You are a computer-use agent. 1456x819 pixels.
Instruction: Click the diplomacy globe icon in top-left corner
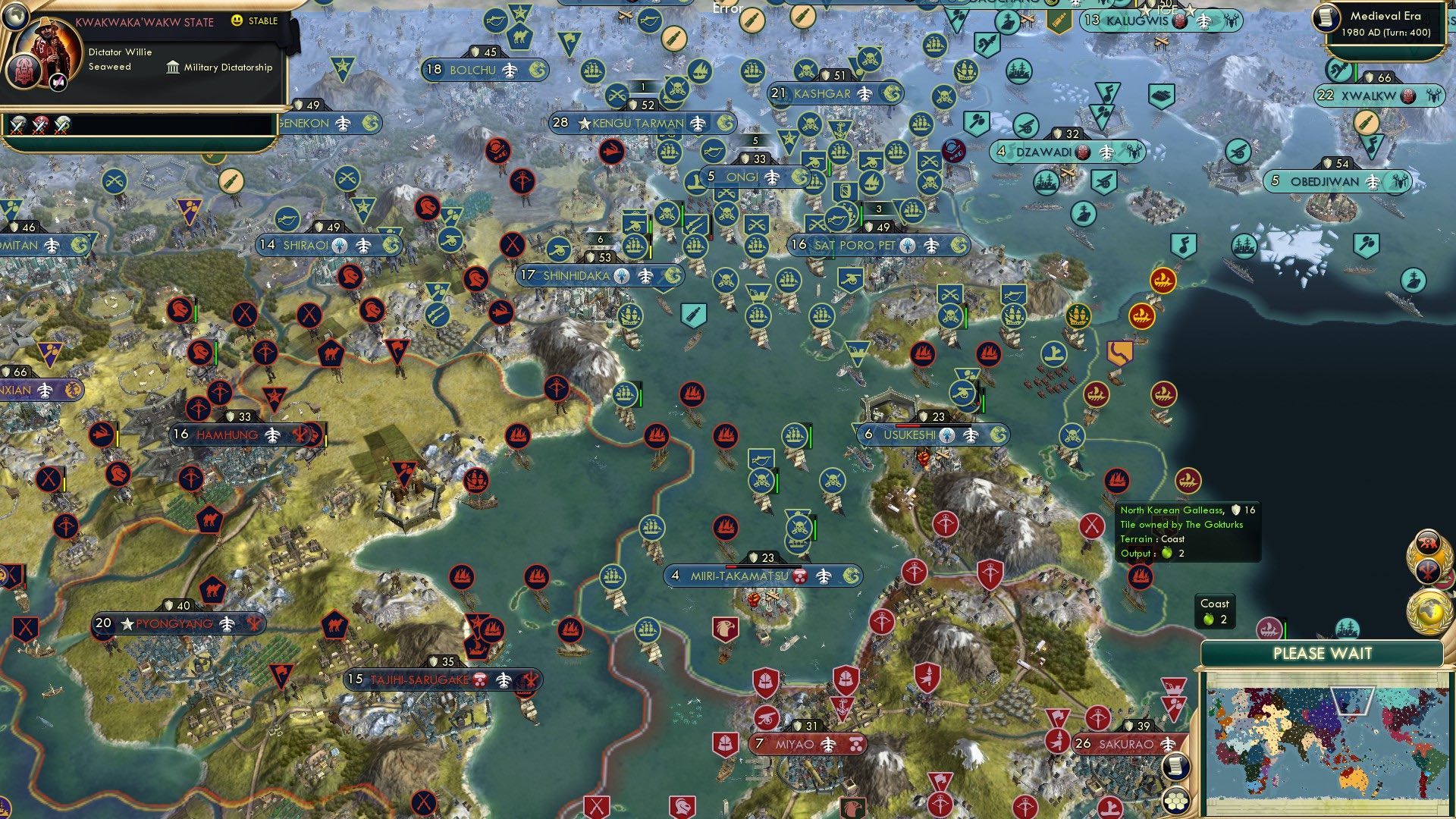15,17
